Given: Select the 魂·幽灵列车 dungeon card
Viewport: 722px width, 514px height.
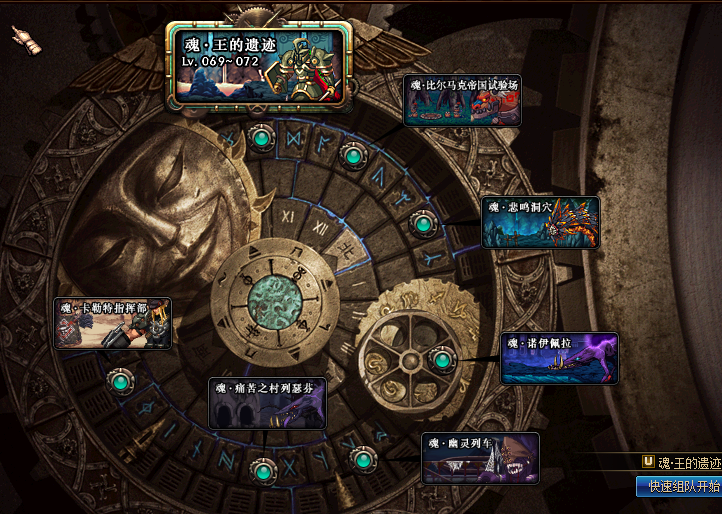Looking at the screenshot, I should 480,458.
